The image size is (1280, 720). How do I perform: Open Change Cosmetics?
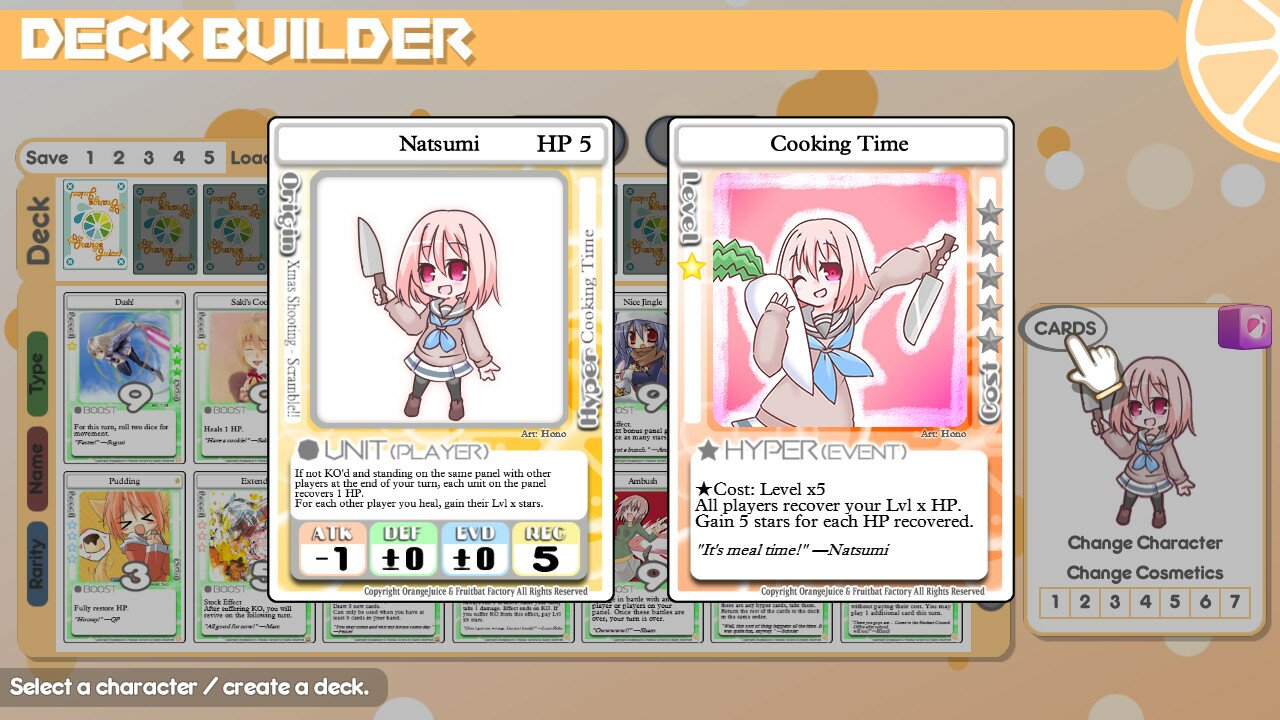[x=1146, y=571]
